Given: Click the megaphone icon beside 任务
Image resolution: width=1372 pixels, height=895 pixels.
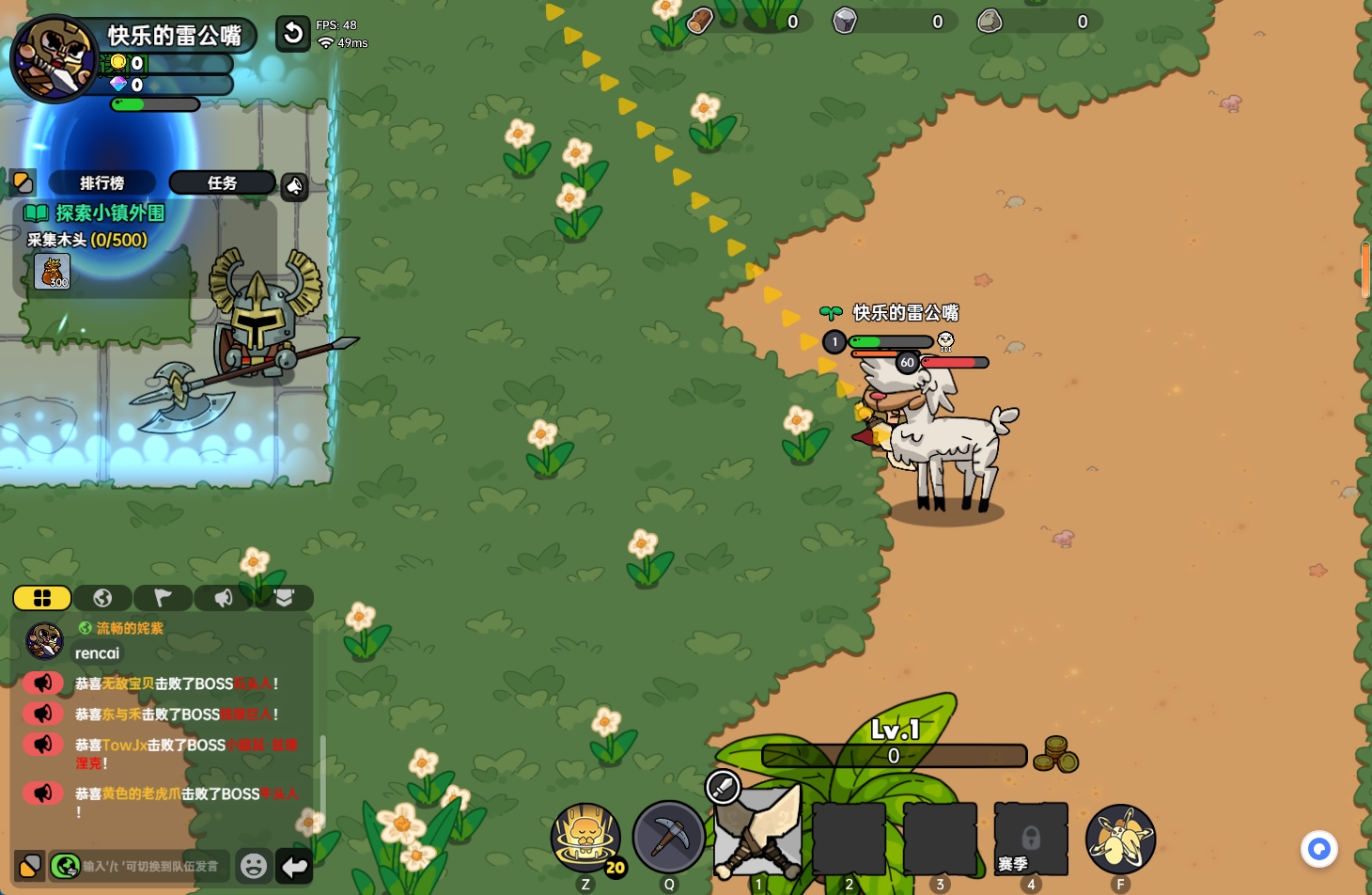Looking at the screenshot, I should 295,186.
